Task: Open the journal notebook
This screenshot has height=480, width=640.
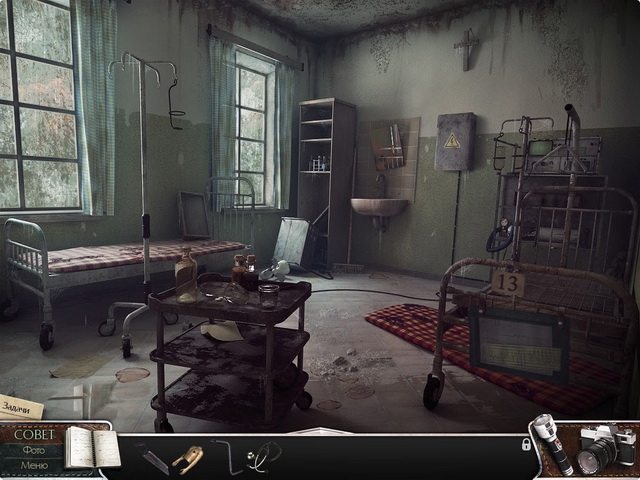Action: click(92, 449)
